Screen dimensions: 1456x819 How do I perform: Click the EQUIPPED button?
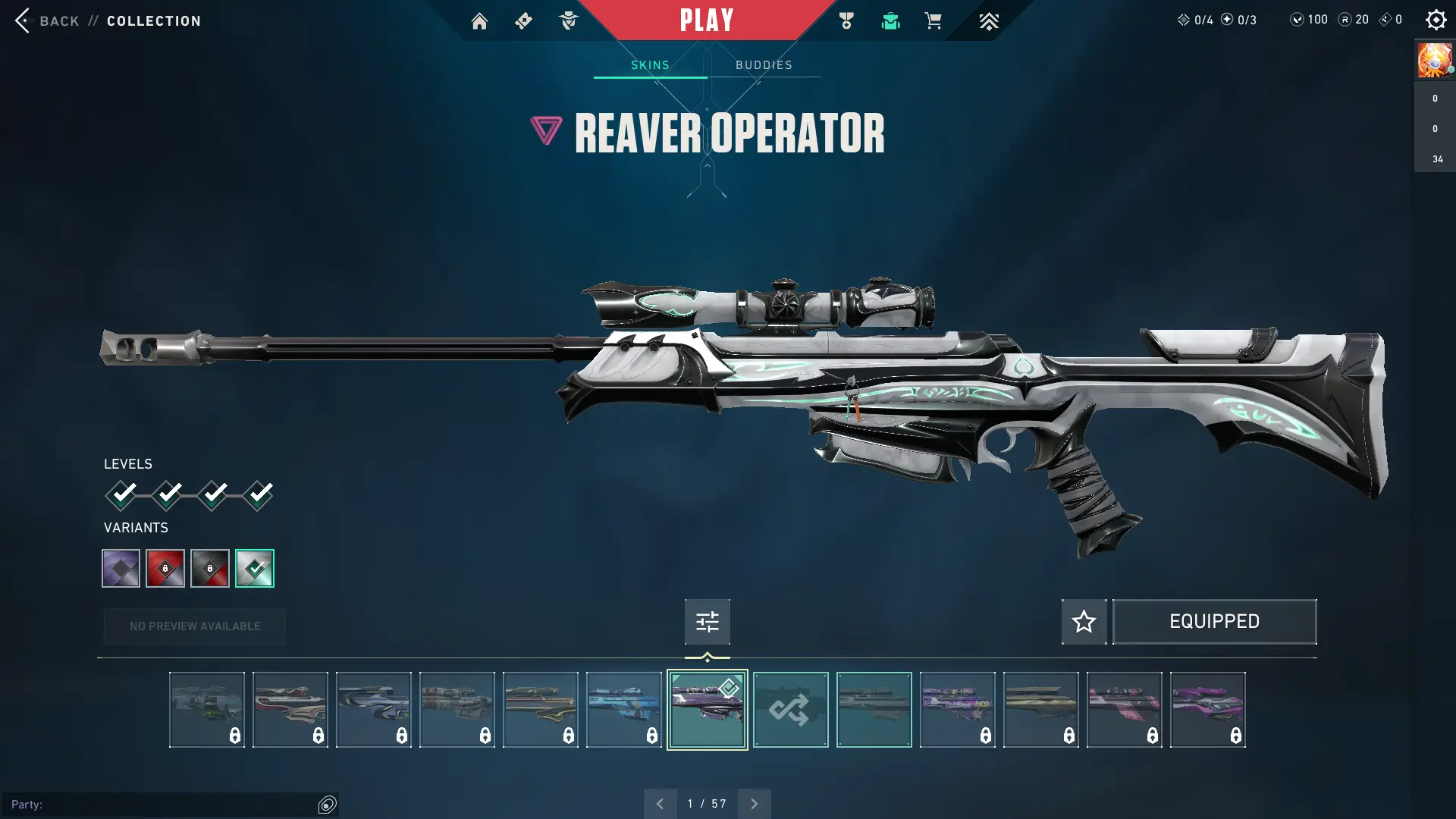click(x=1214, y=622)
